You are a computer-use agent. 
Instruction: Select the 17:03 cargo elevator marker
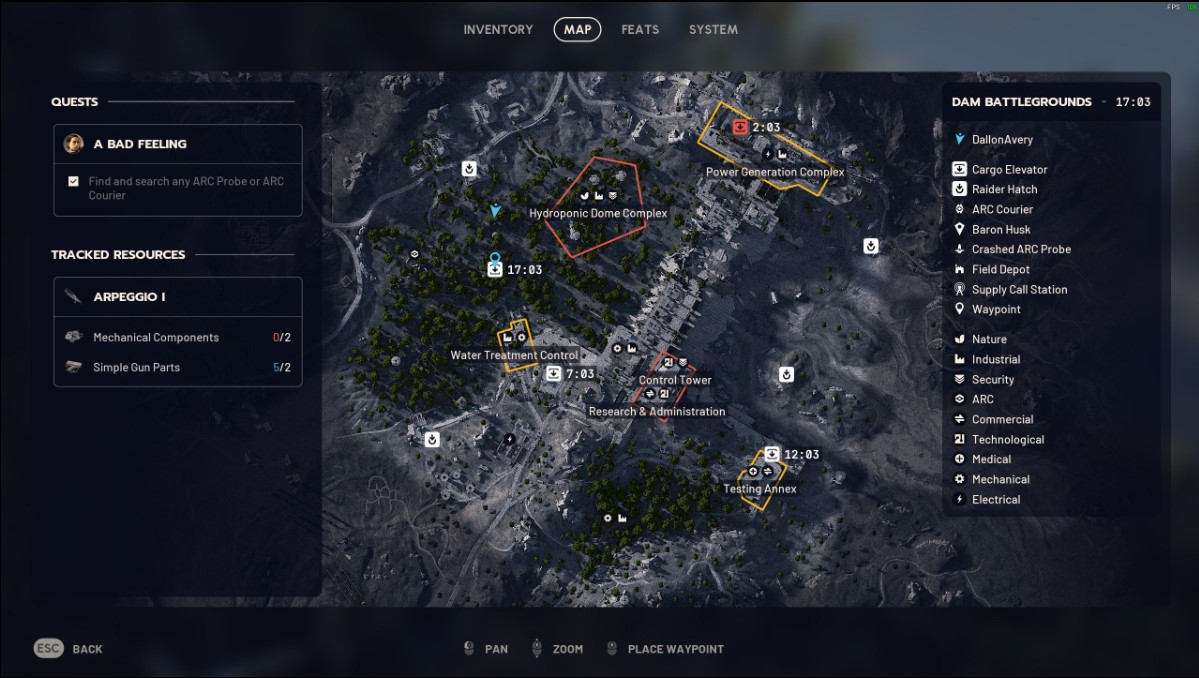(494, 270)
